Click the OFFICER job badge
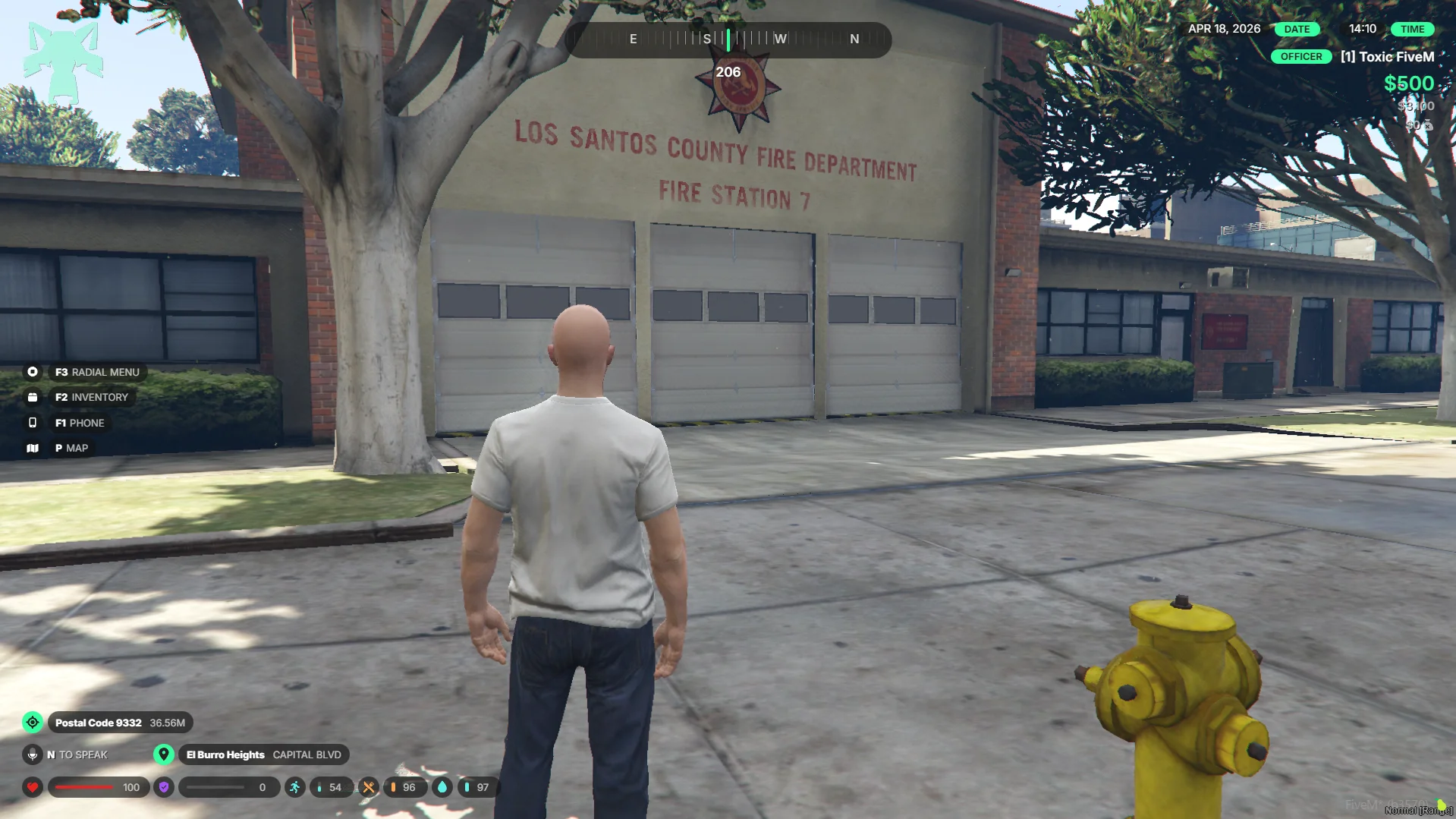This screenshot has width=1456, height=819. 1300,57
